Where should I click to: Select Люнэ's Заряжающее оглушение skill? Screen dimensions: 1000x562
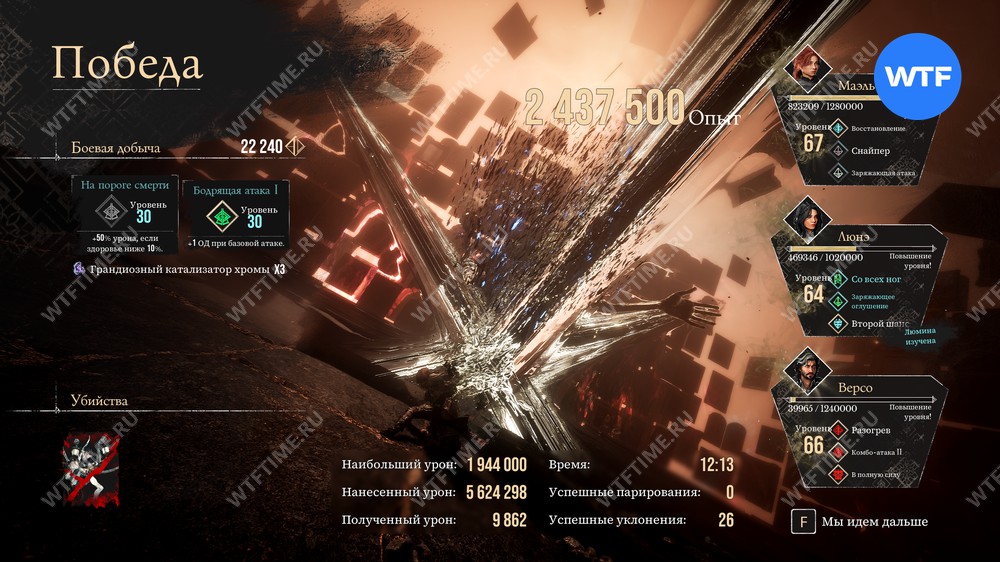872,300
